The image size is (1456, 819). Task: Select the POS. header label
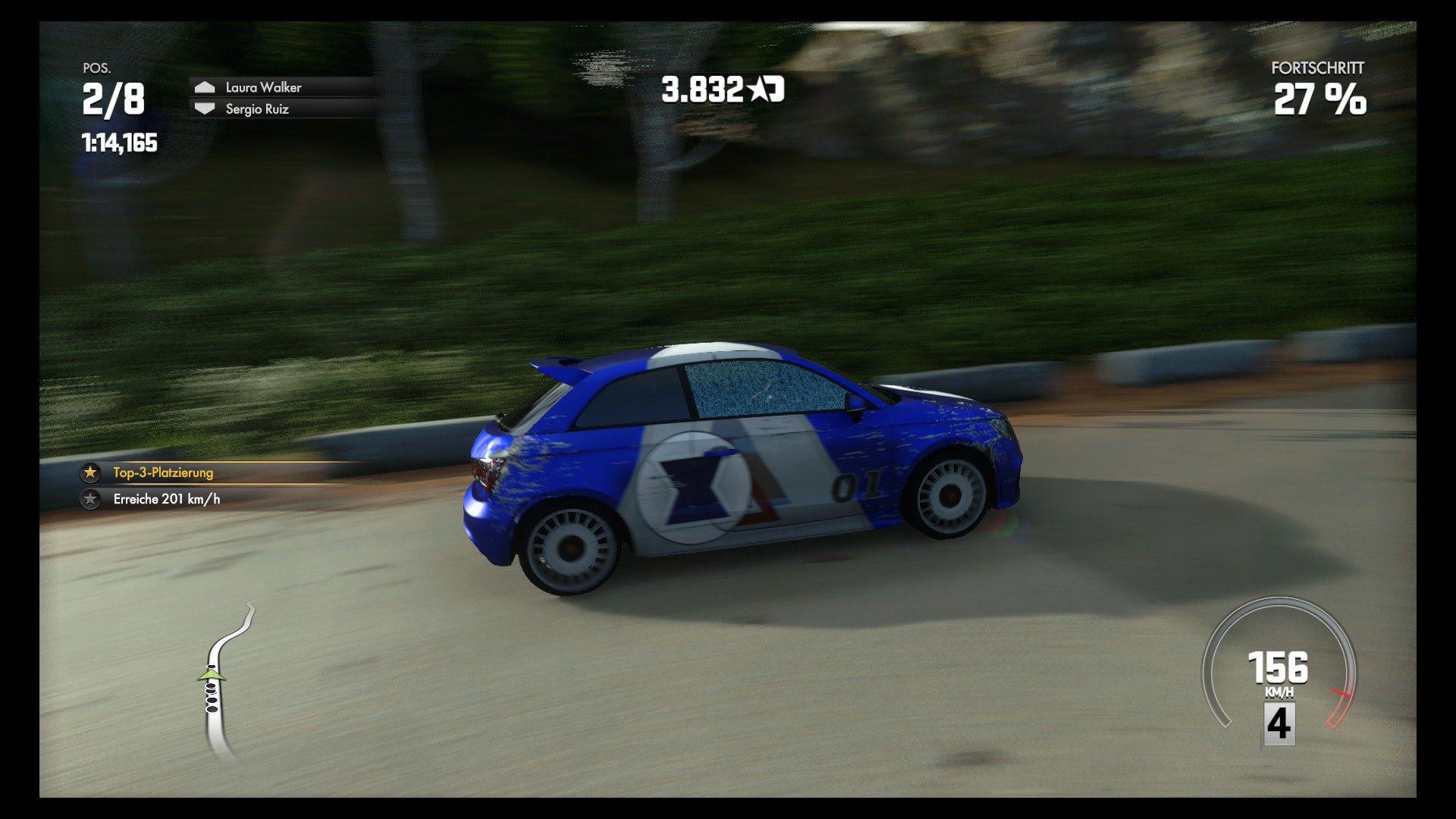pos(96,70)
